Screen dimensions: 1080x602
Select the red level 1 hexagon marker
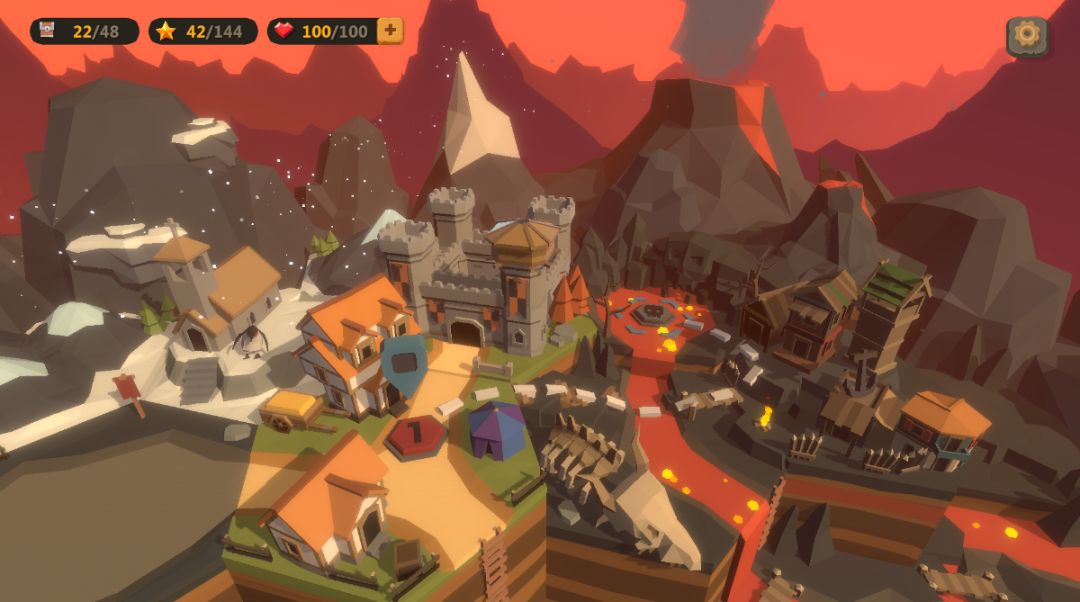click(416, 436)
